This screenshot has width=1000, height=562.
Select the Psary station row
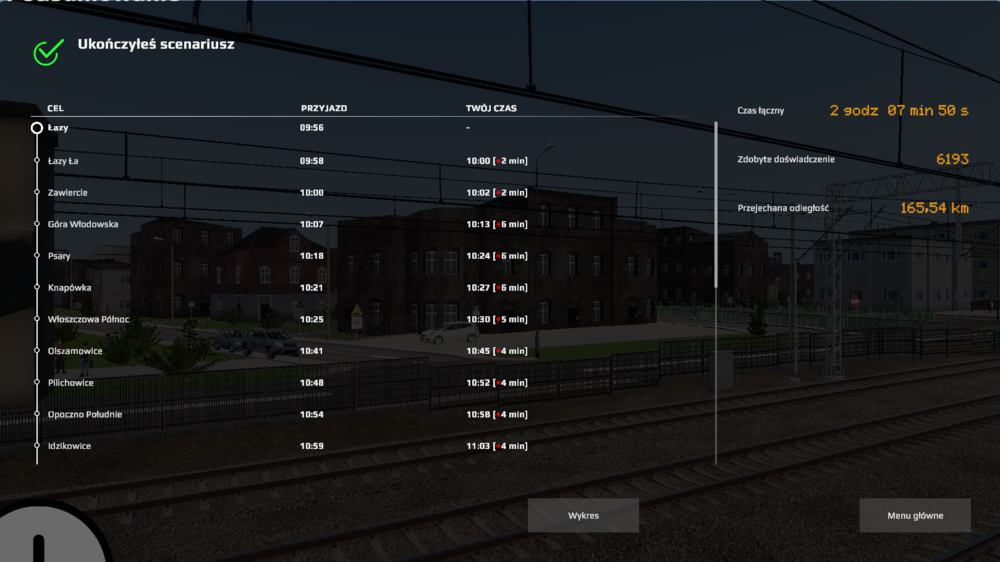click(x=60, y=256)
